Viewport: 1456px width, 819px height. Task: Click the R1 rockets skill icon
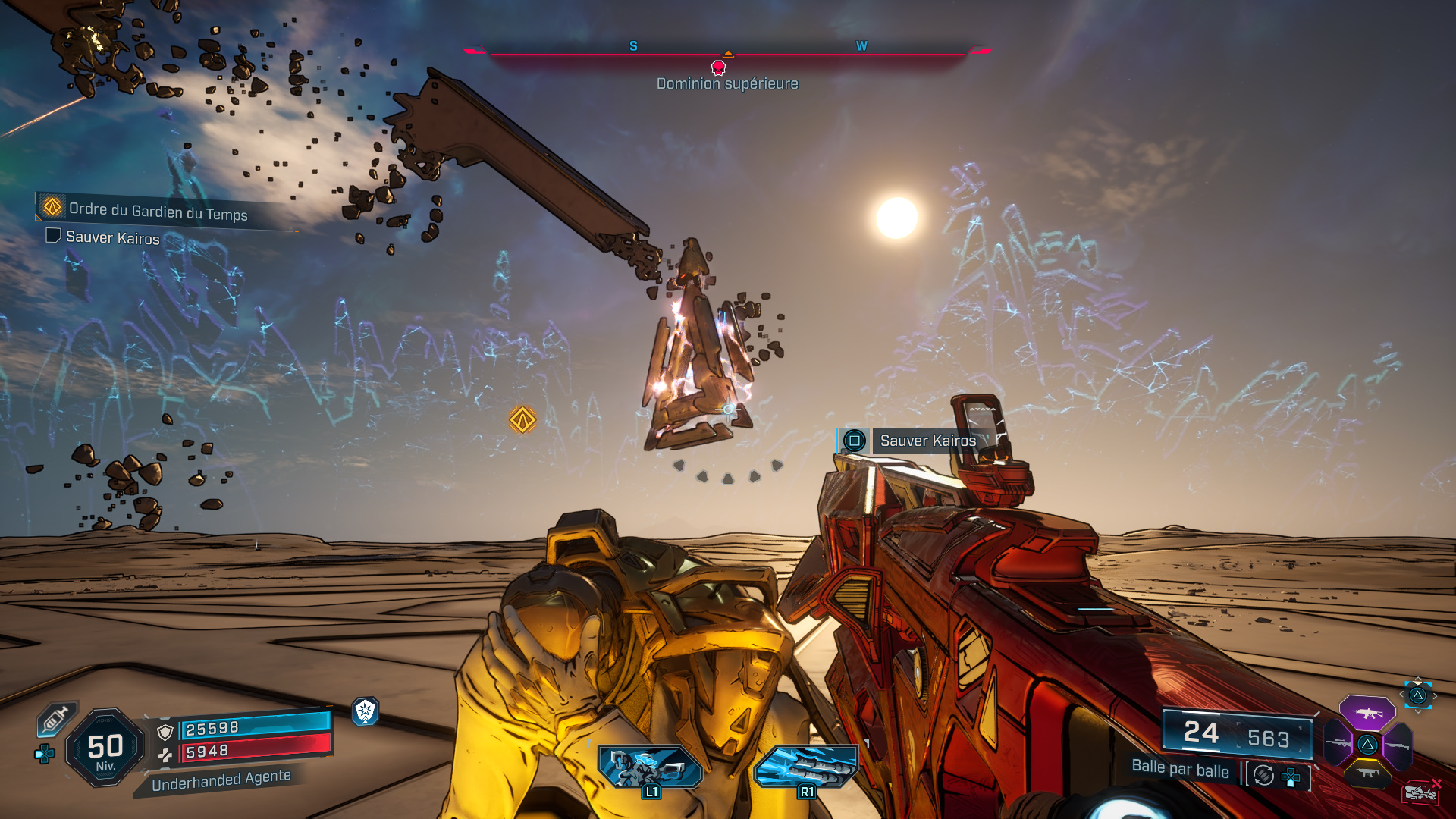click(x=806, y=767)
